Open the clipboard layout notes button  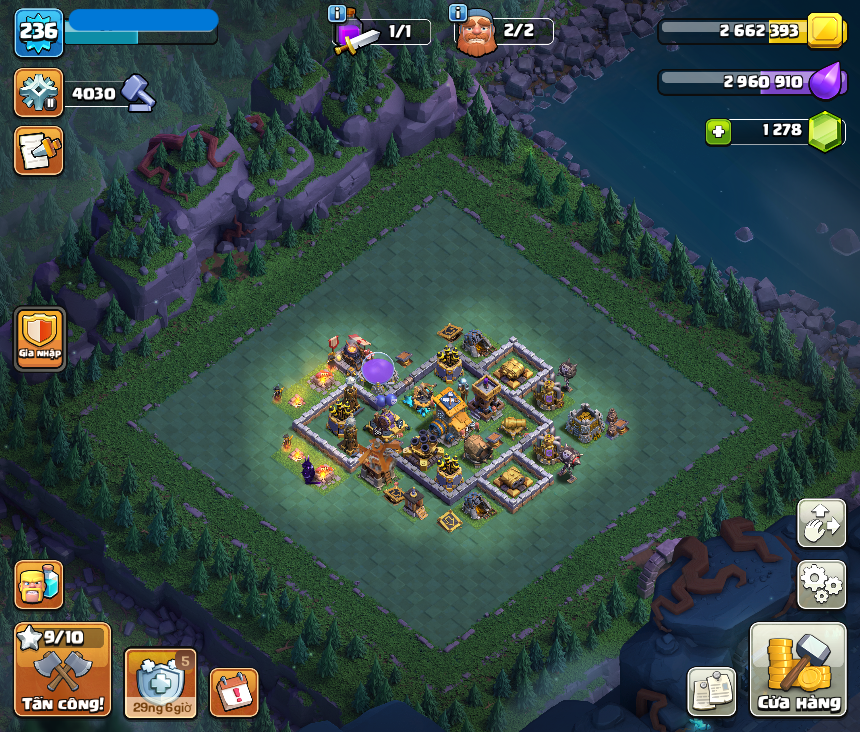coord(712,691)
